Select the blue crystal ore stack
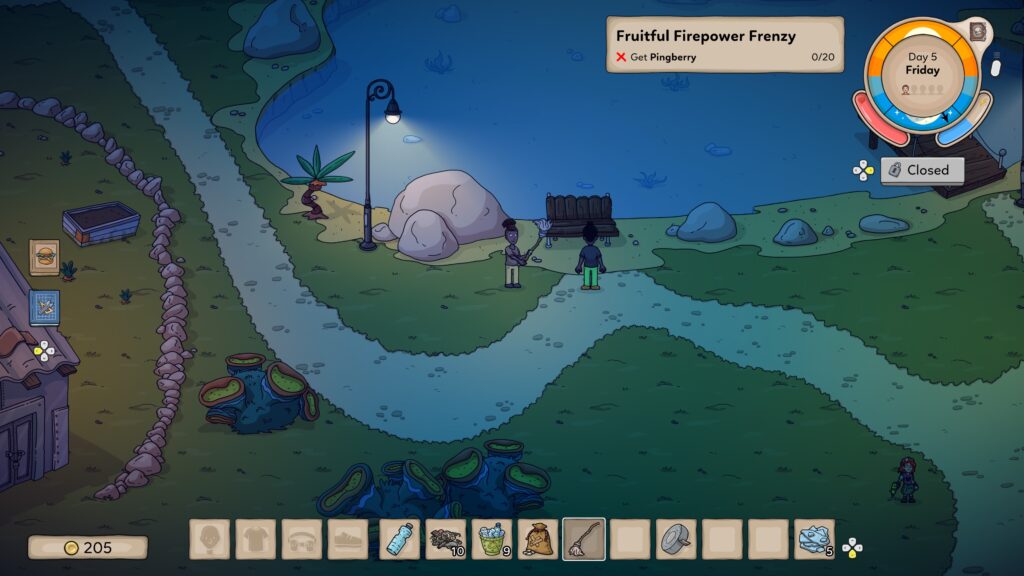 tap(813, 539)
